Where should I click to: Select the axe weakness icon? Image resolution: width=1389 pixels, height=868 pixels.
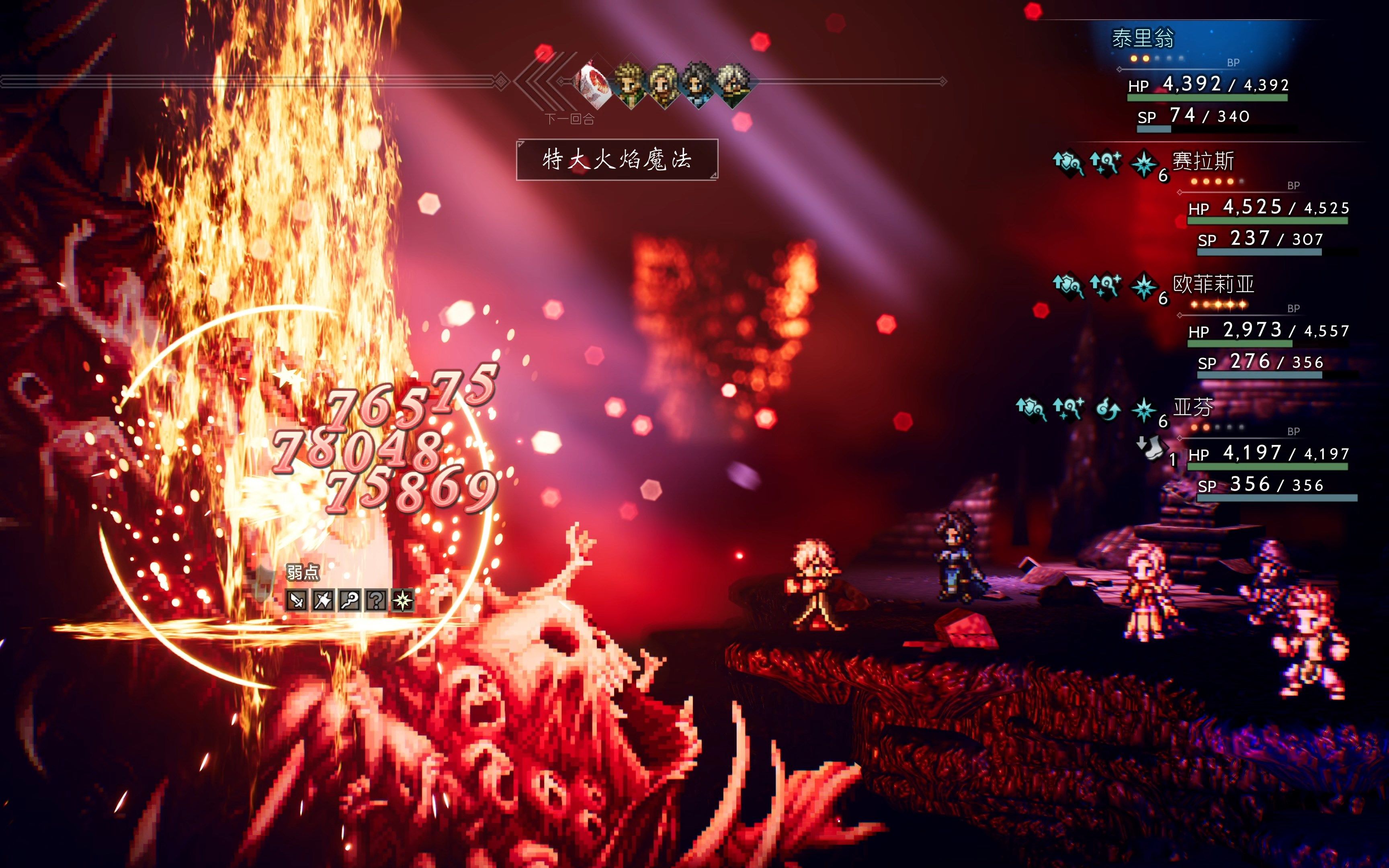coord(323,600)
